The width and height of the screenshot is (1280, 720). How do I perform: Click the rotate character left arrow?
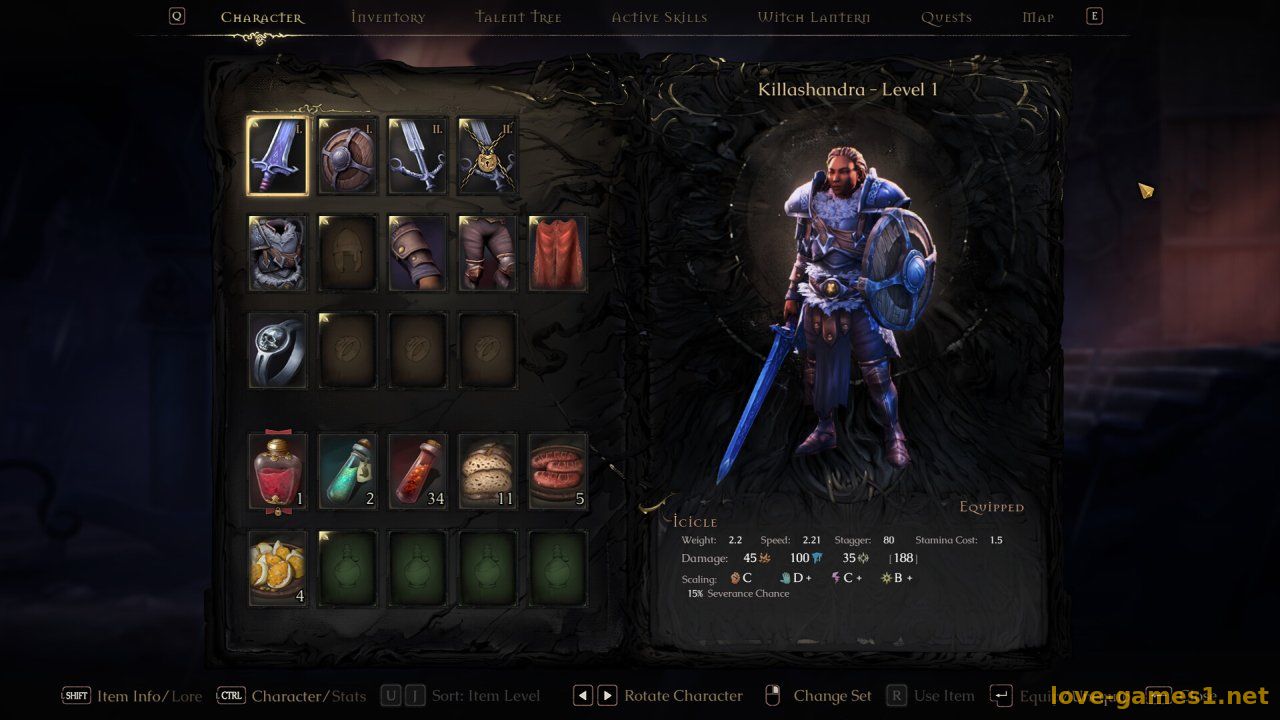pyautogui.click(x=583, y=696)
